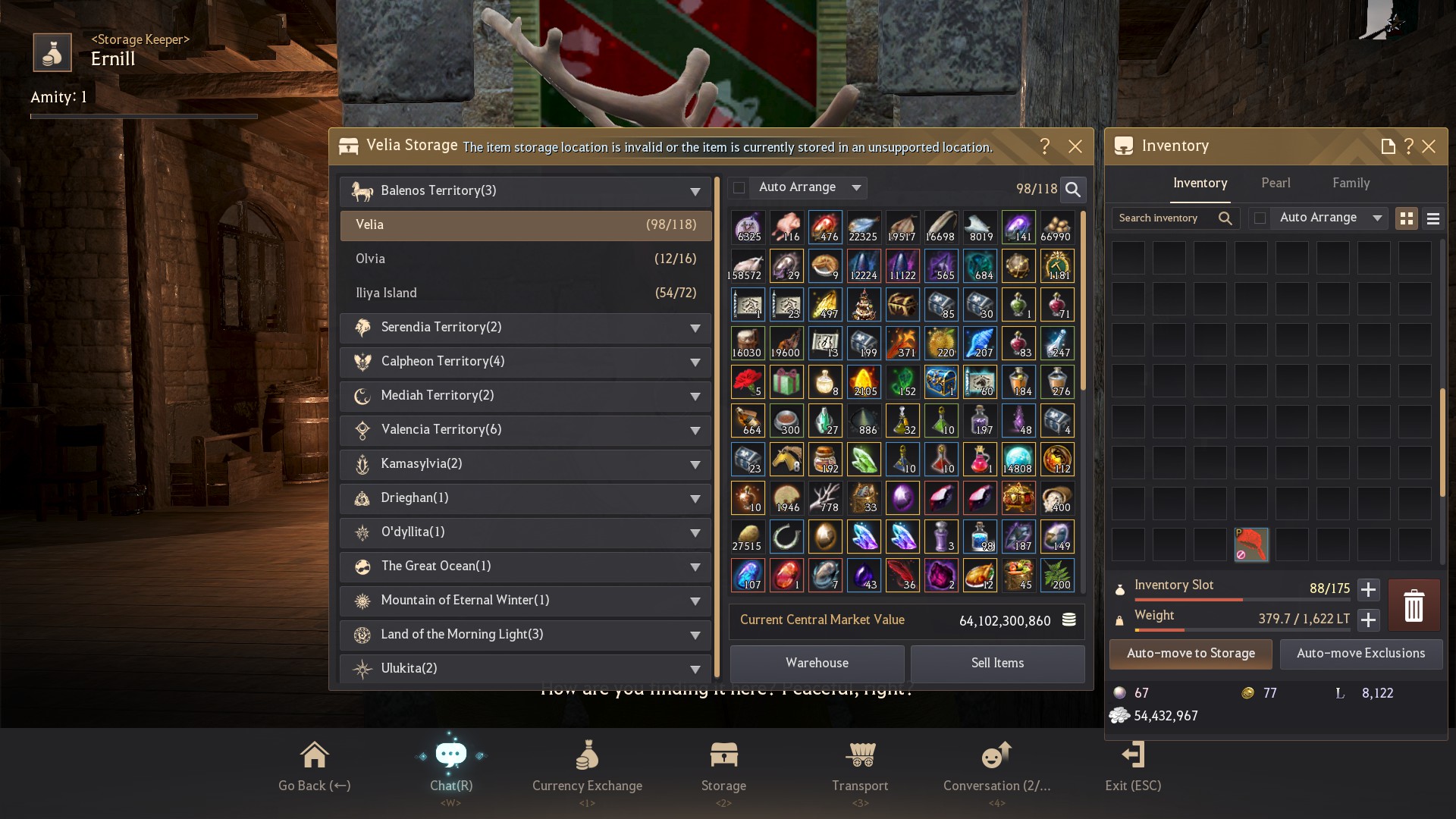This screenshot has width=1456, height=819.
Task: Click the Search inventory field
Action: tap(1168, 218)
